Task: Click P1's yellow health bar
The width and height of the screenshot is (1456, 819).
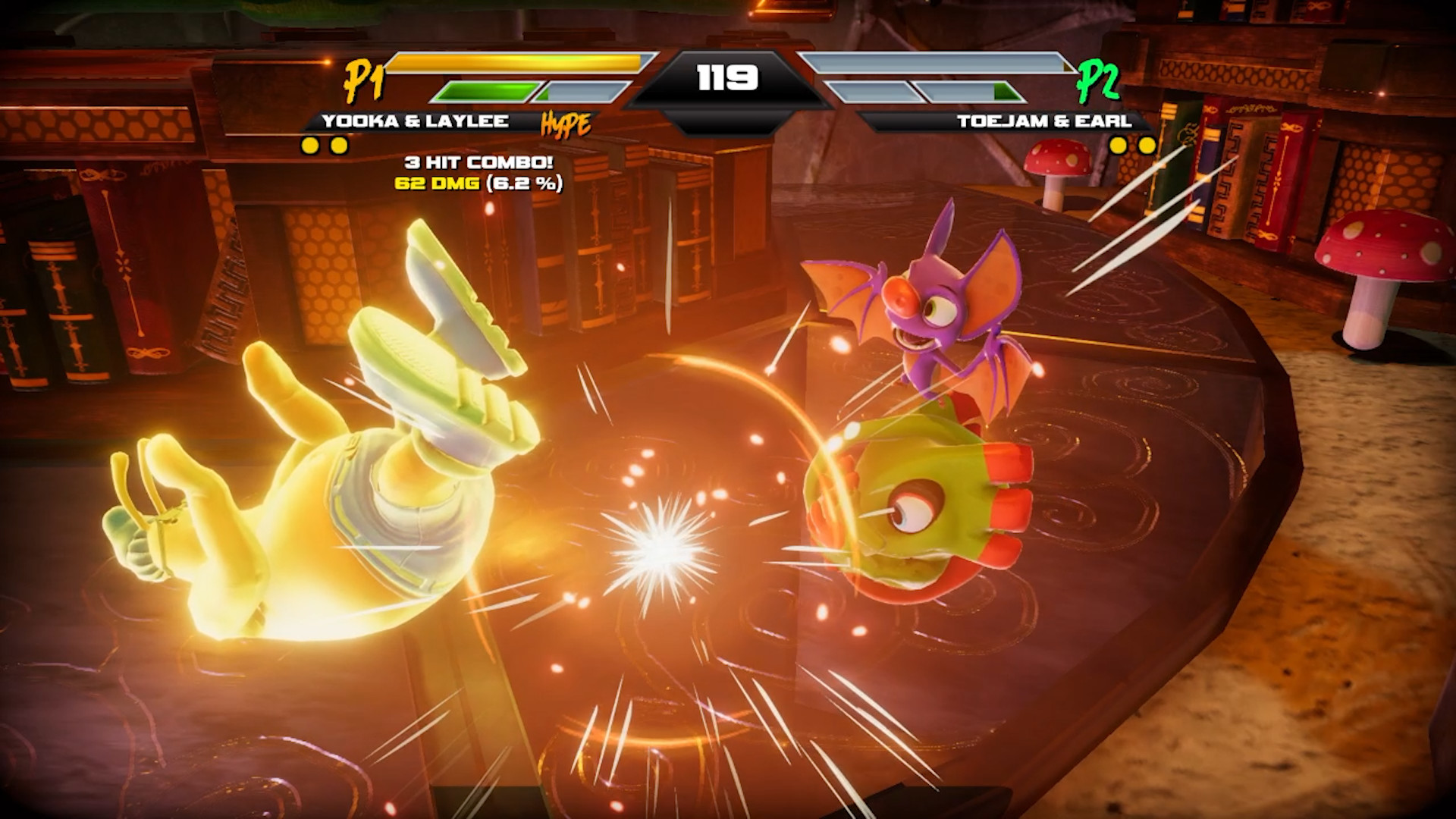Action: point(516,65)
